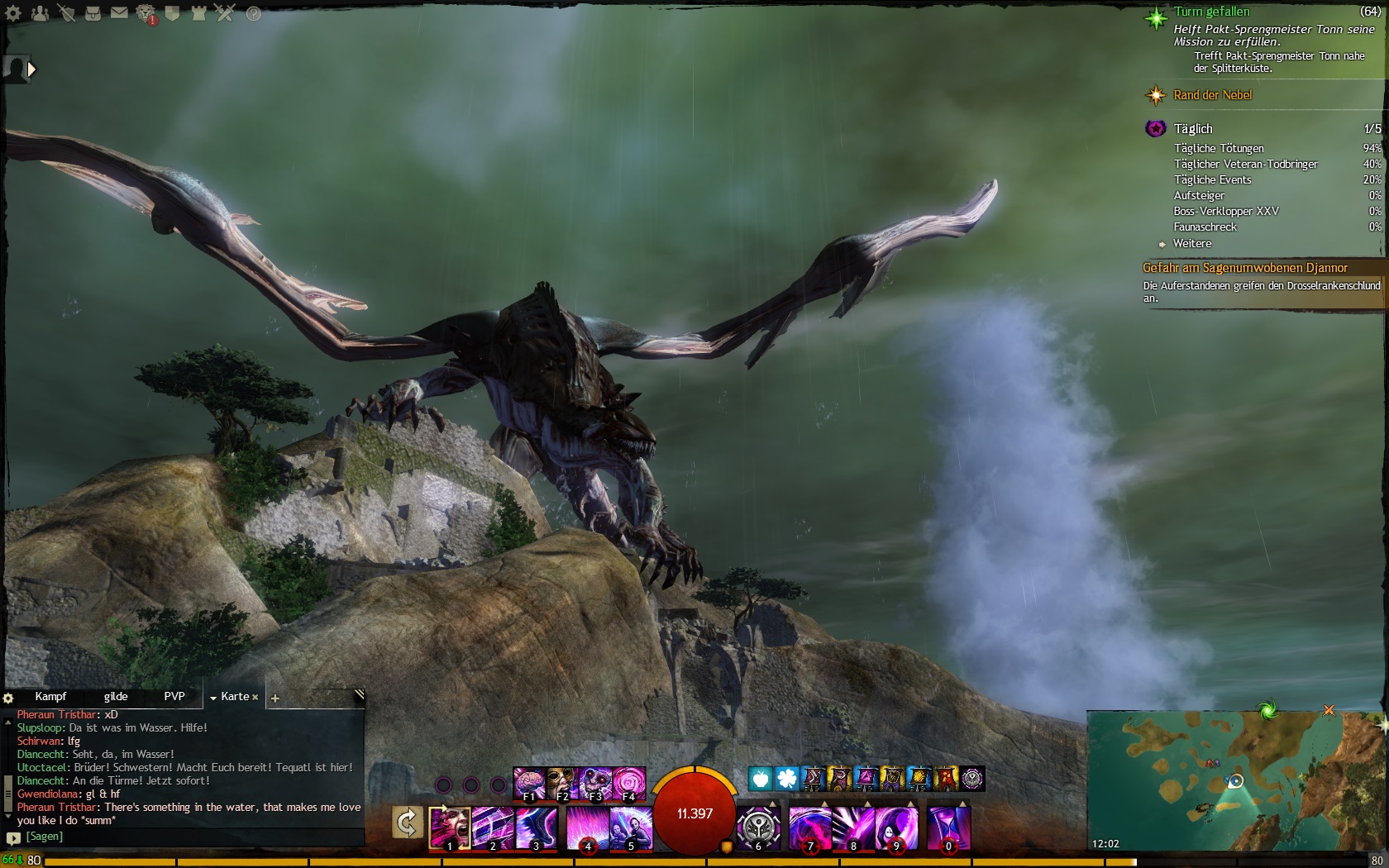Viewport: 1389px width, 868px height.
Task: Click the minimap
Action: tap(1236, 781)
